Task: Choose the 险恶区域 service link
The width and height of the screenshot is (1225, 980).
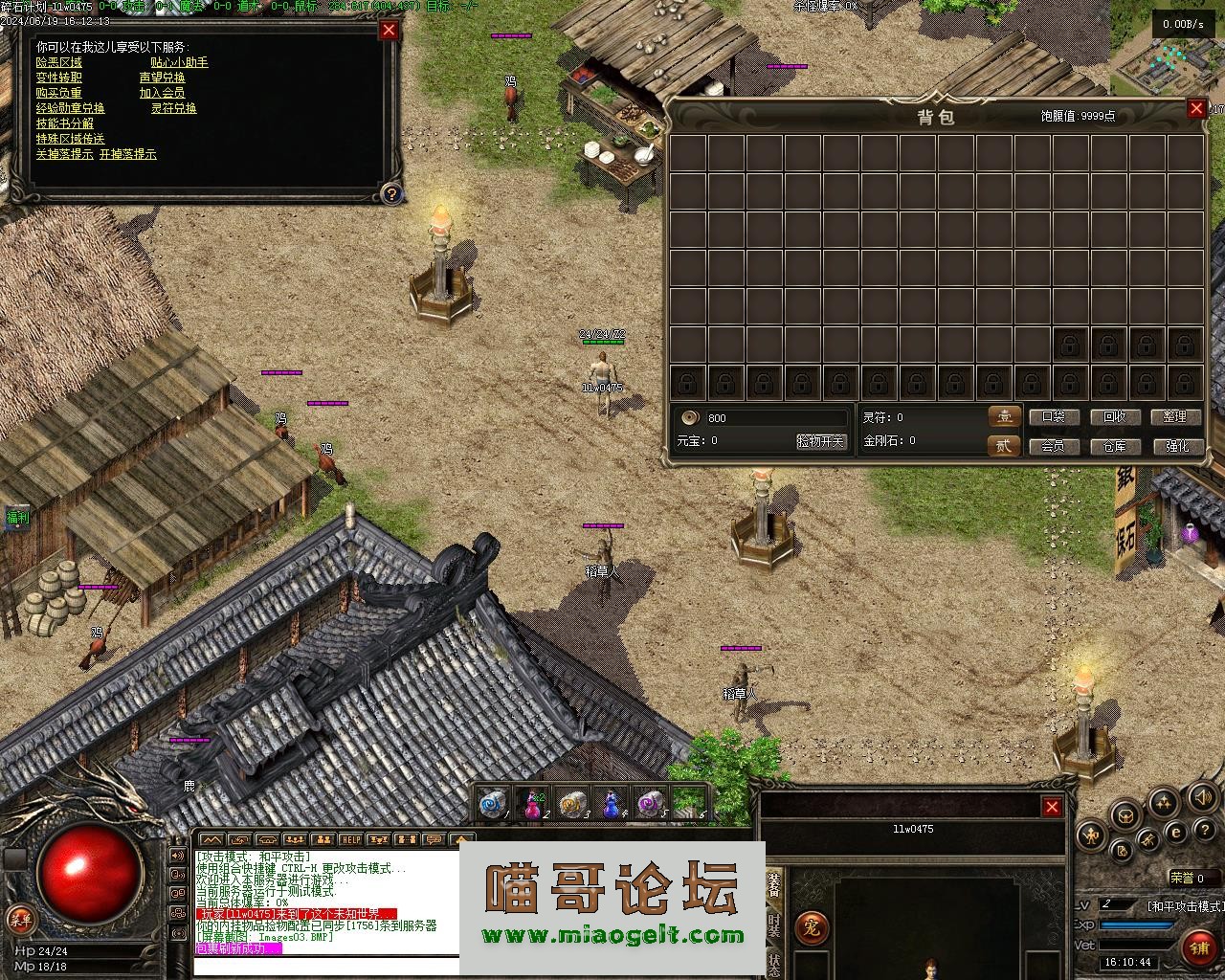Action: (58, 62)
